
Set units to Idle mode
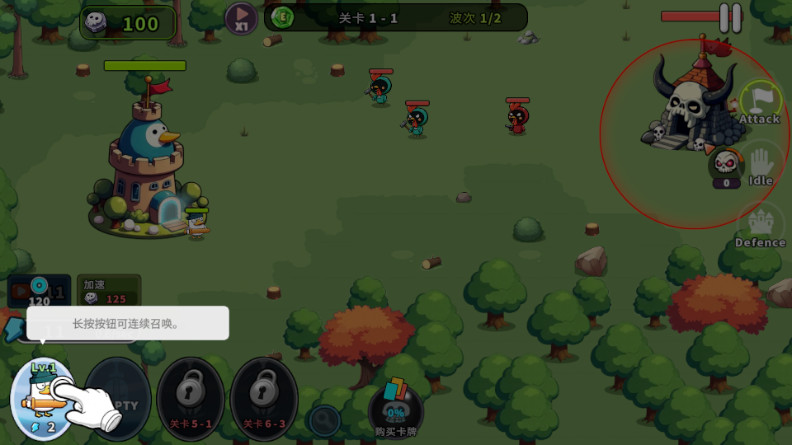point(761,166)
